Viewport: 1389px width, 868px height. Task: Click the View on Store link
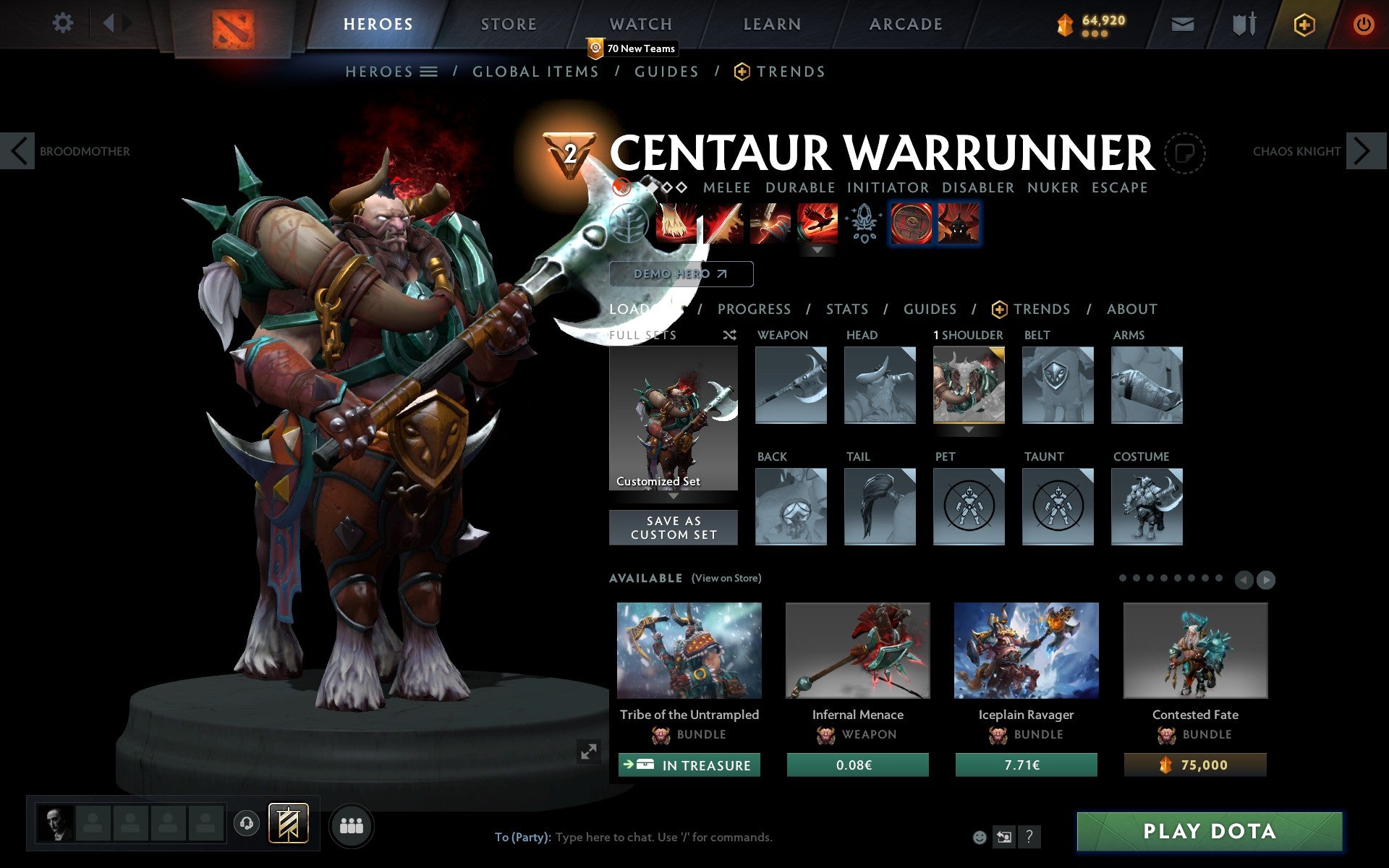pyautogui.click(x=726, y=578)
